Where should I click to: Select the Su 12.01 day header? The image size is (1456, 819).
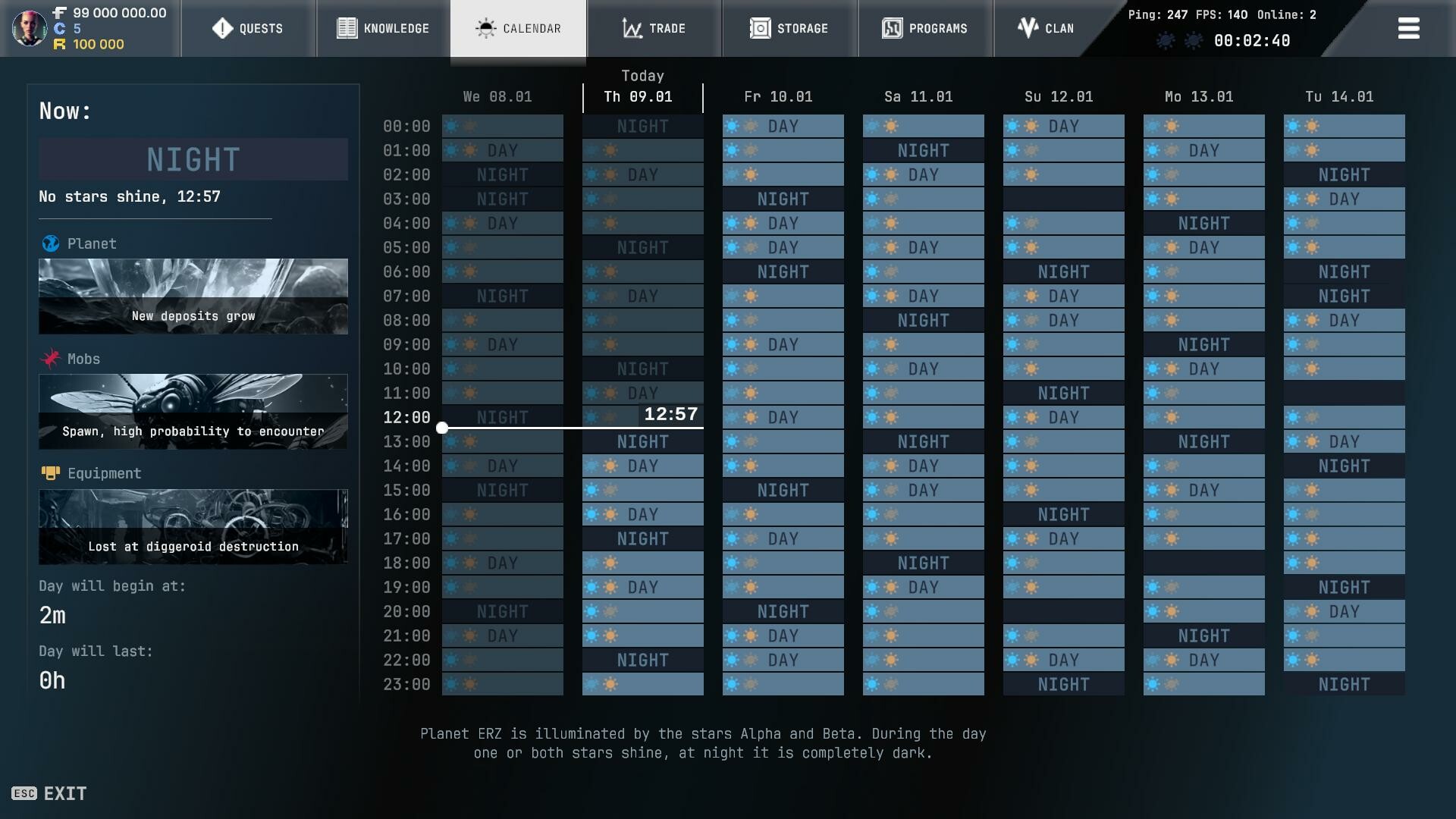(1057, 97)
